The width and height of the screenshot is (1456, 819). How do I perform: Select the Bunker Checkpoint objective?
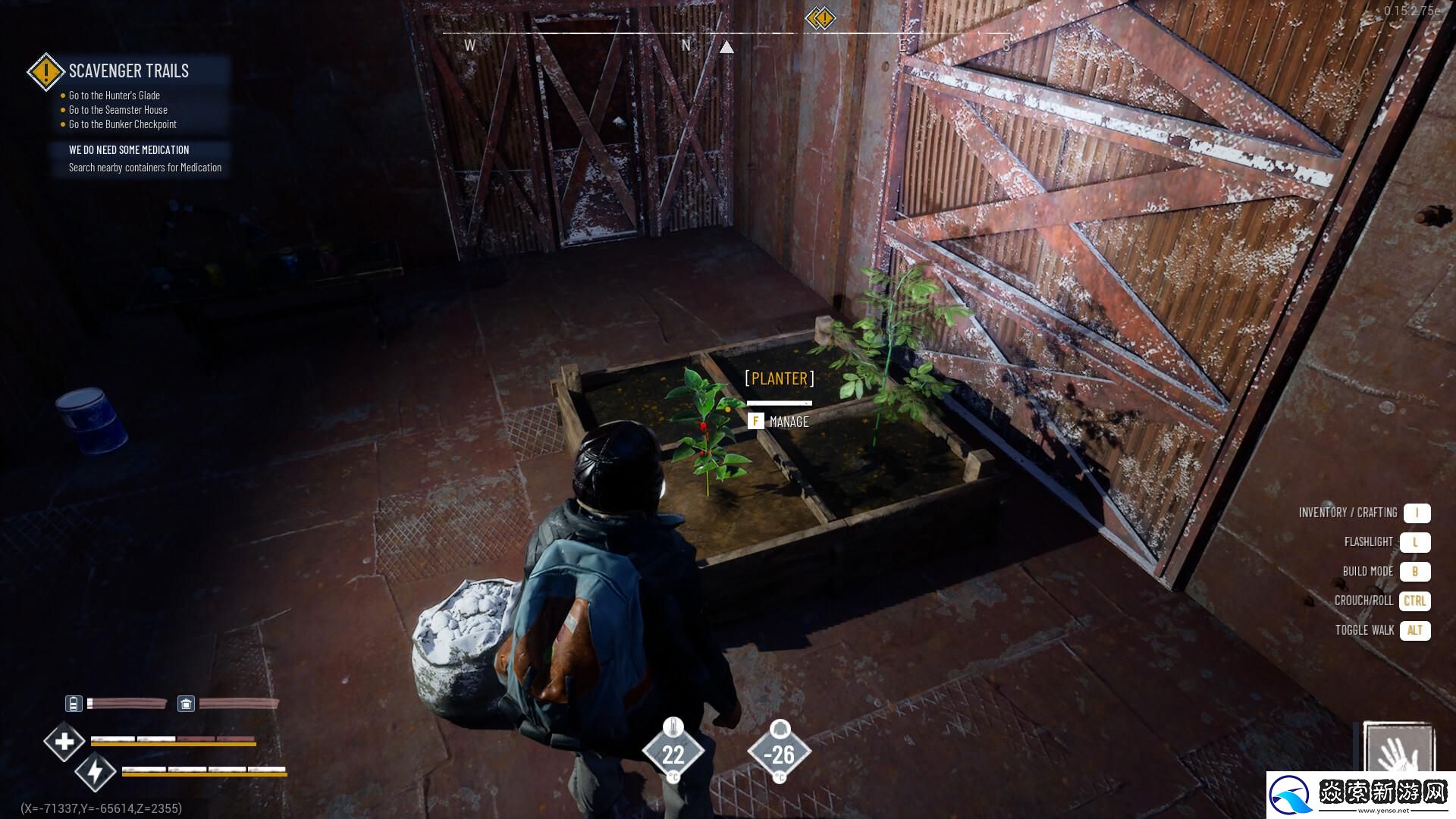point(122,124)
